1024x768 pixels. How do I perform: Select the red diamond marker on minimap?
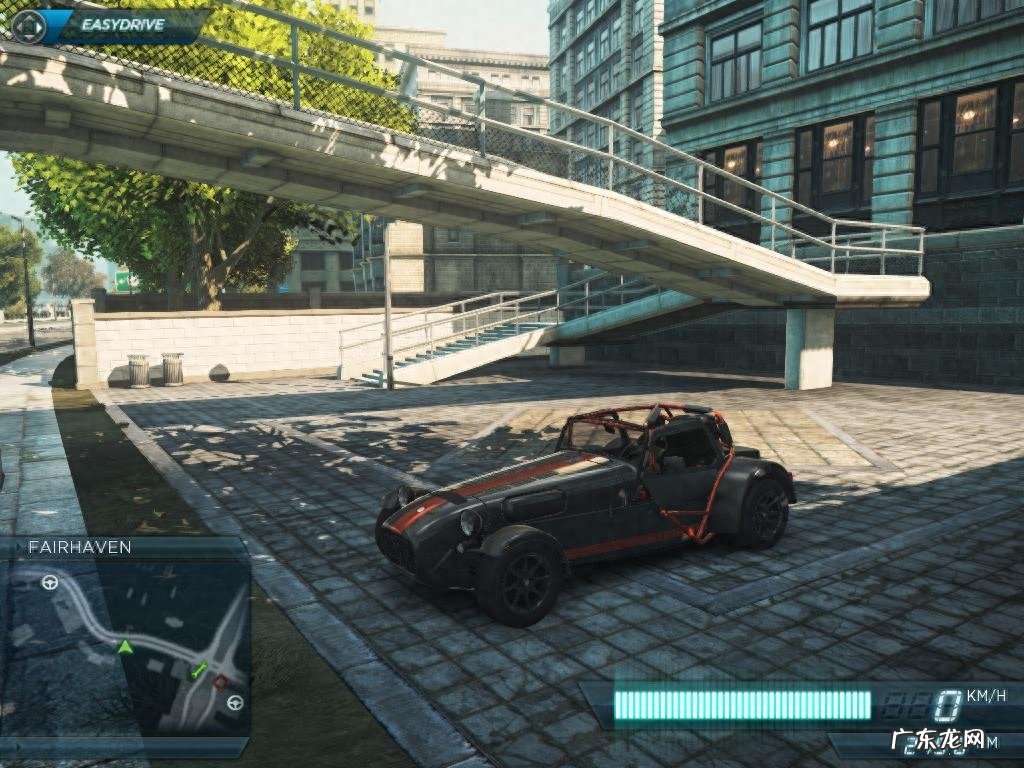[221, 682]
